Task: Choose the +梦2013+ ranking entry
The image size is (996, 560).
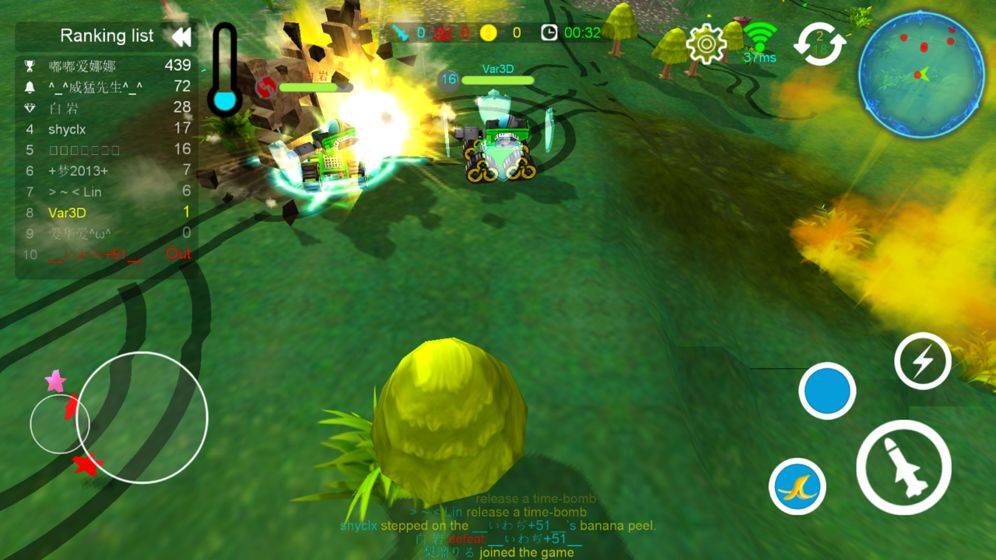Action: coord(105,170)
